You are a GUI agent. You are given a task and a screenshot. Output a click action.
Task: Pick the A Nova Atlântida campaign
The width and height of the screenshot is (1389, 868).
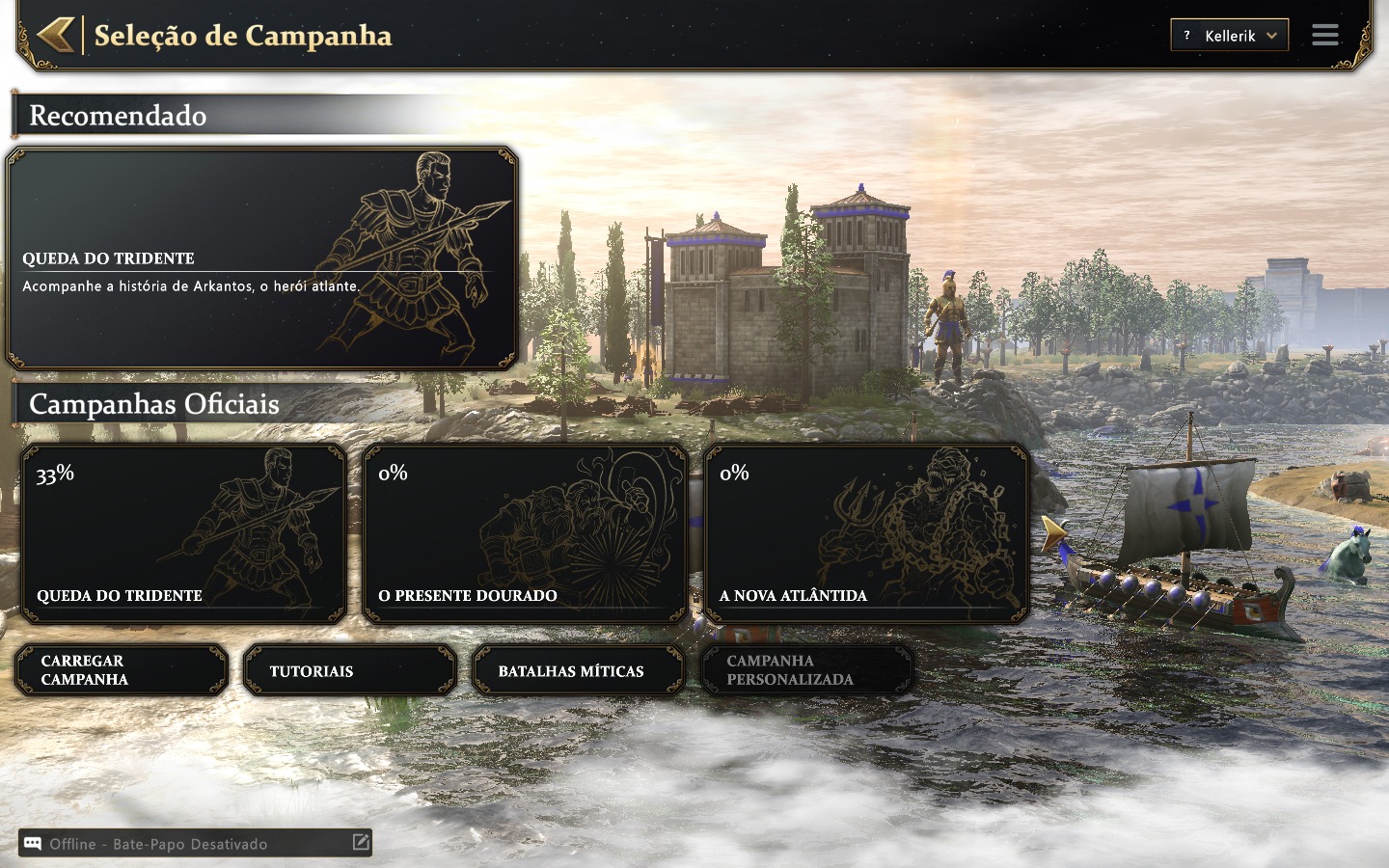[x=866, y=533]
